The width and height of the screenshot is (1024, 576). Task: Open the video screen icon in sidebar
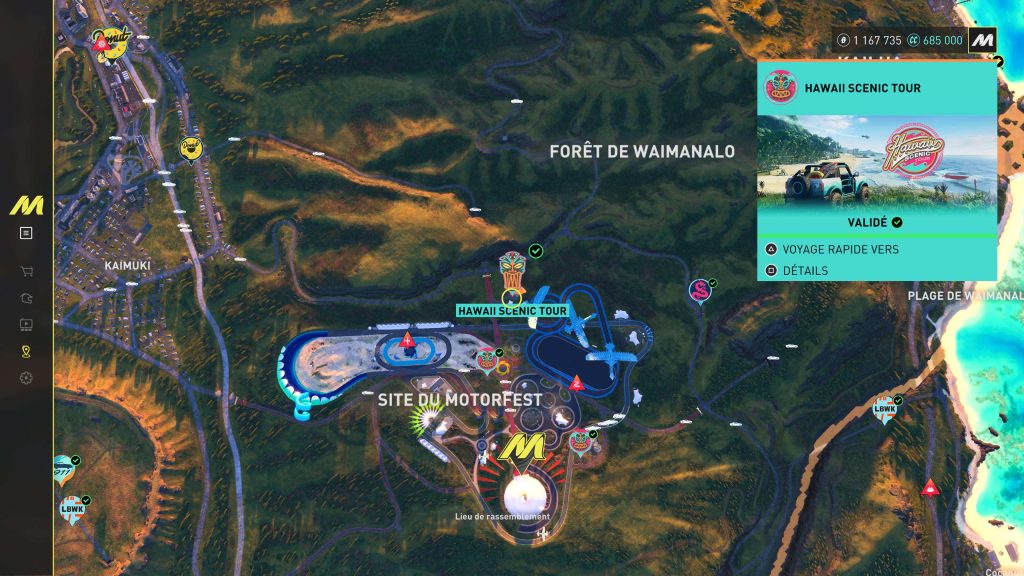26,325
